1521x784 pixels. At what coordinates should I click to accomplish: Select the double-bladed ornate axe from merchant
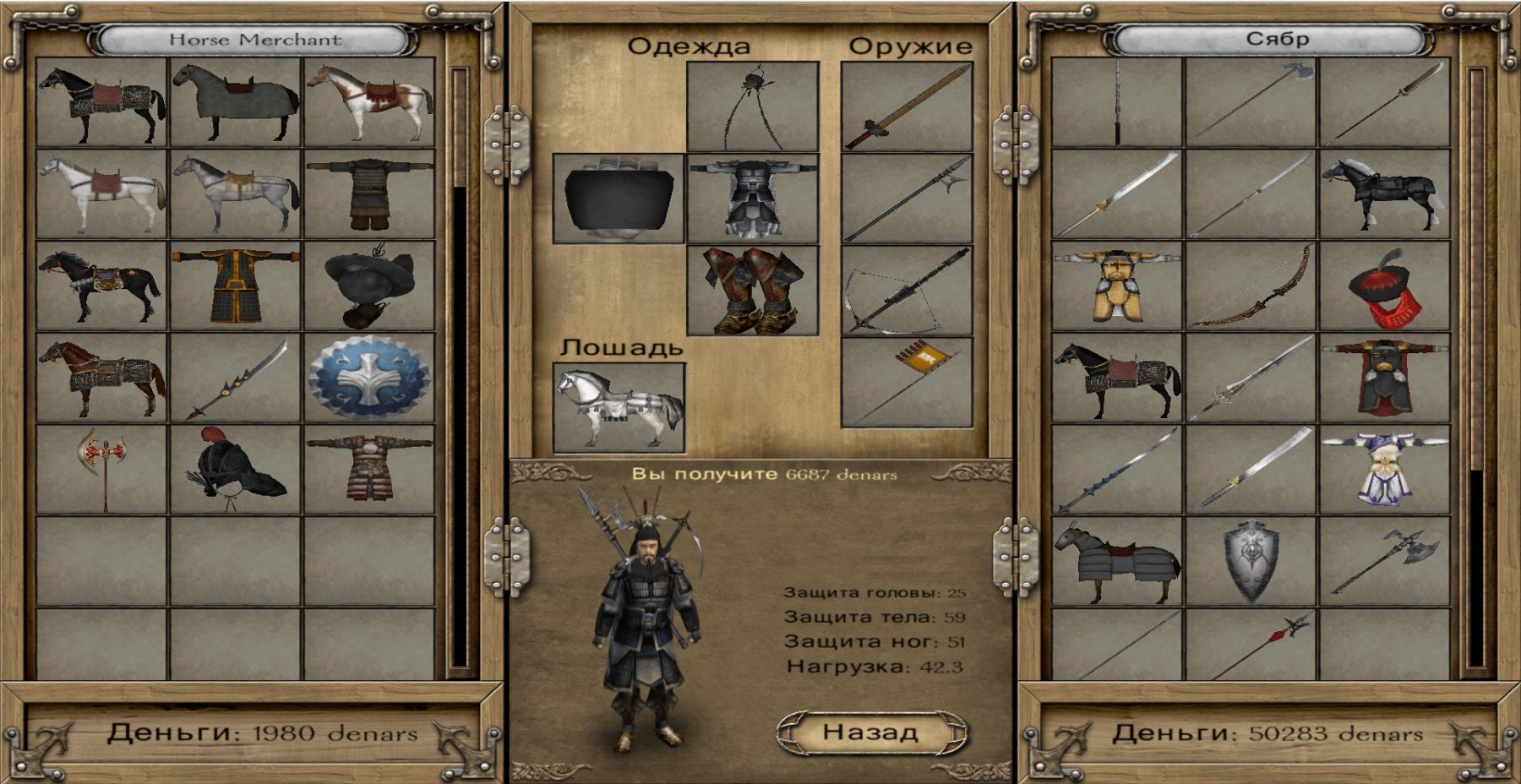click(102, 469)
